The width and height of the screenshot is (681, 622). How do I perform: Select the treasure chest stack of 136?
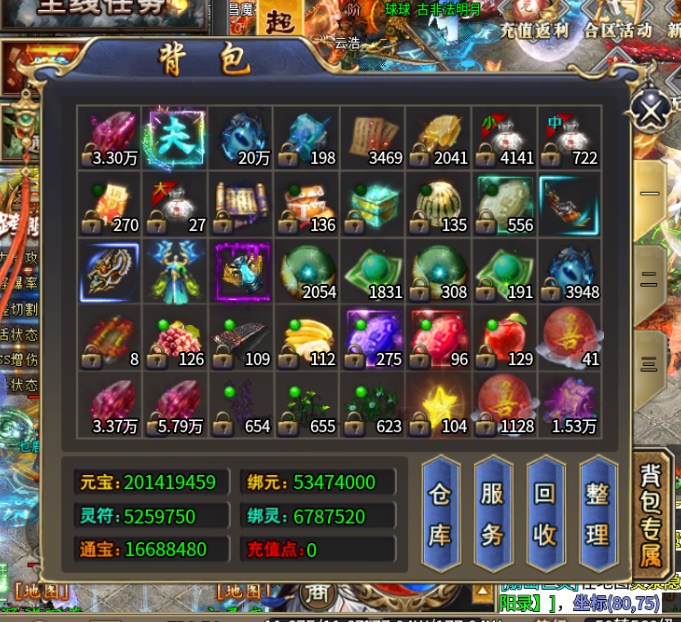click(307, 204)
